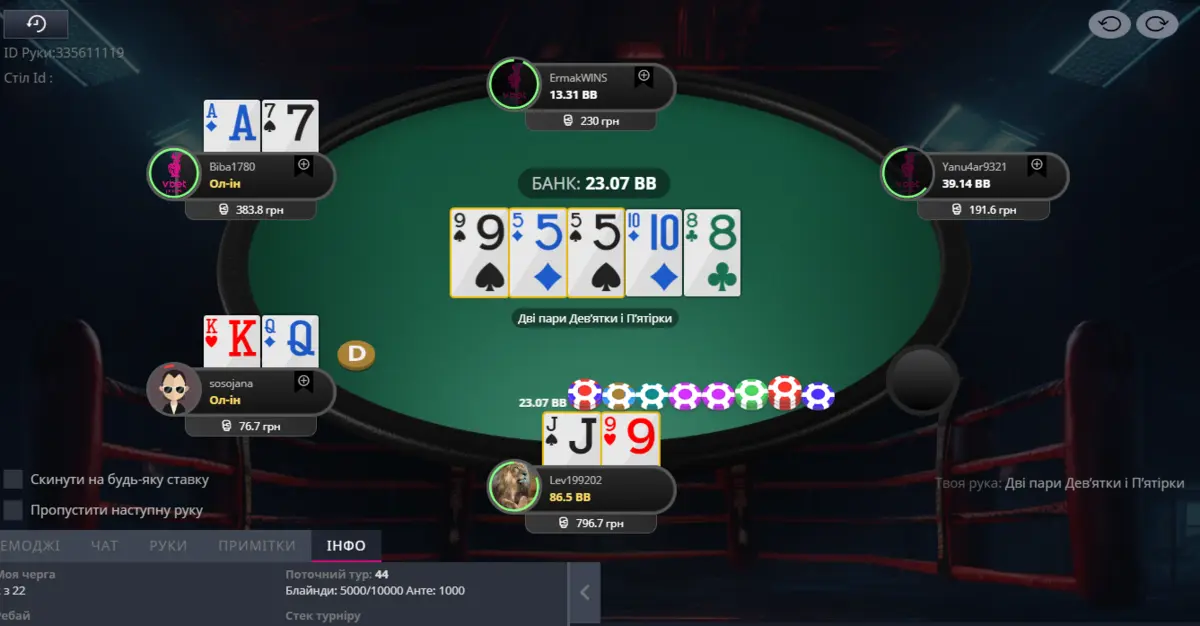Tick the 'Пропустити наступну руку' checkbox
The image size is (1200, 626).
[13, 510]
